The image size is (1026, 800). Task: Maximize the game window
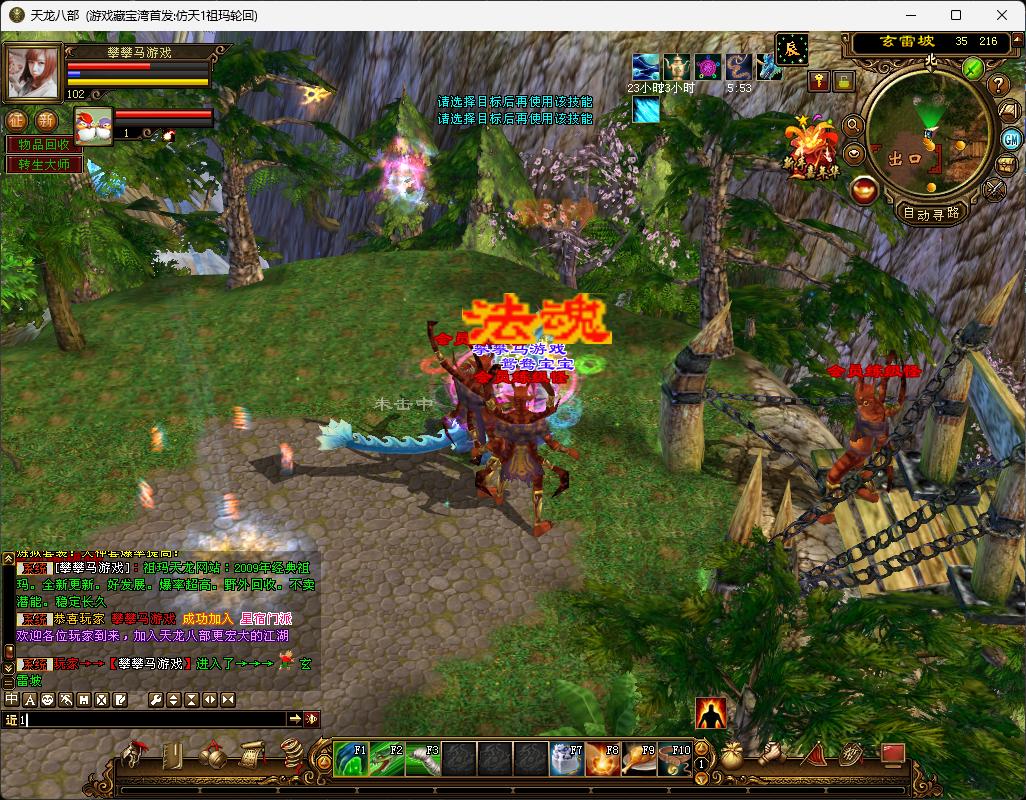956,15
